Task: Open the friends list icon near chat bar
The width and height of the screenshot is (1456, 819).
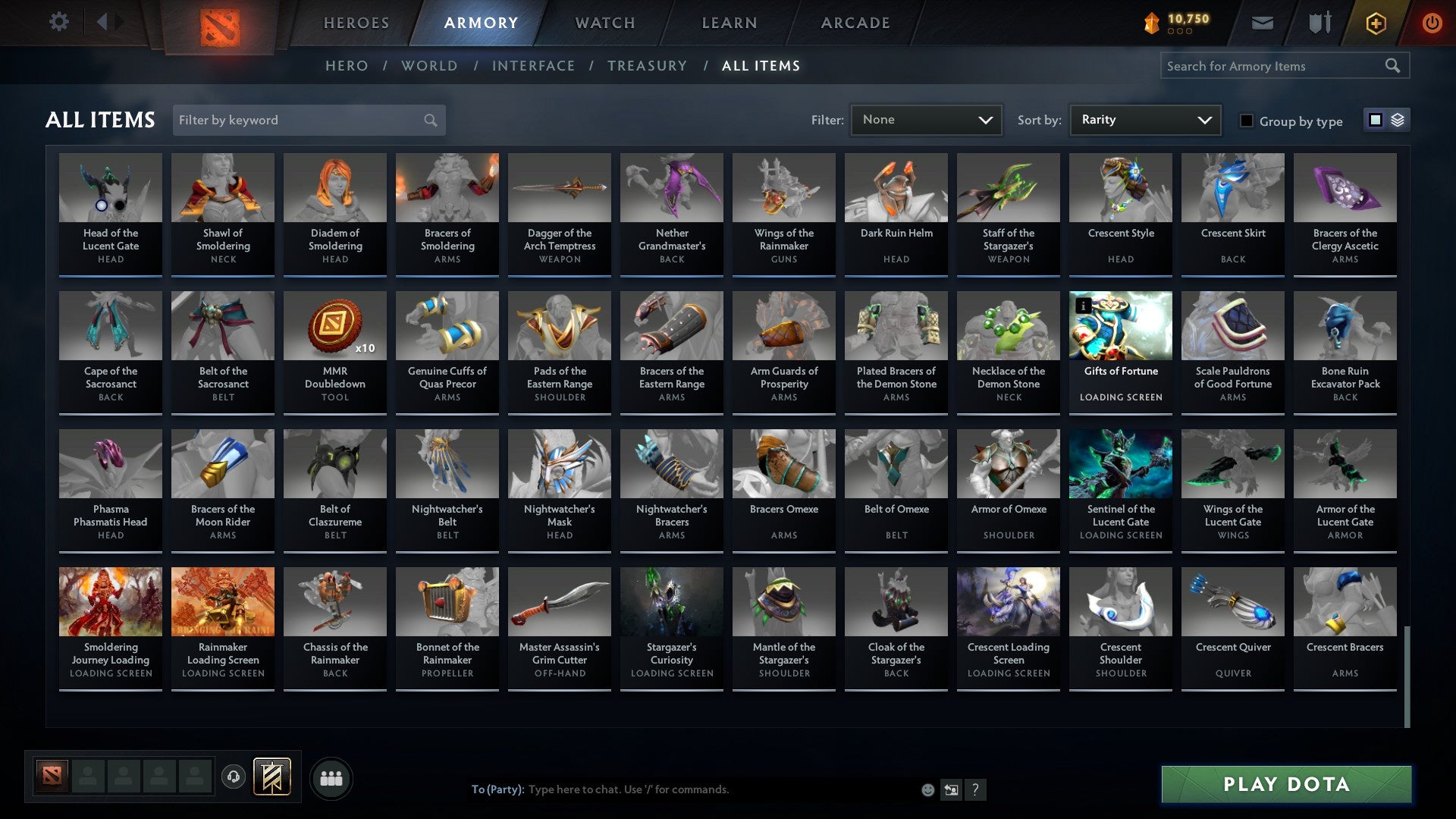Action: (x=331, y=777)
